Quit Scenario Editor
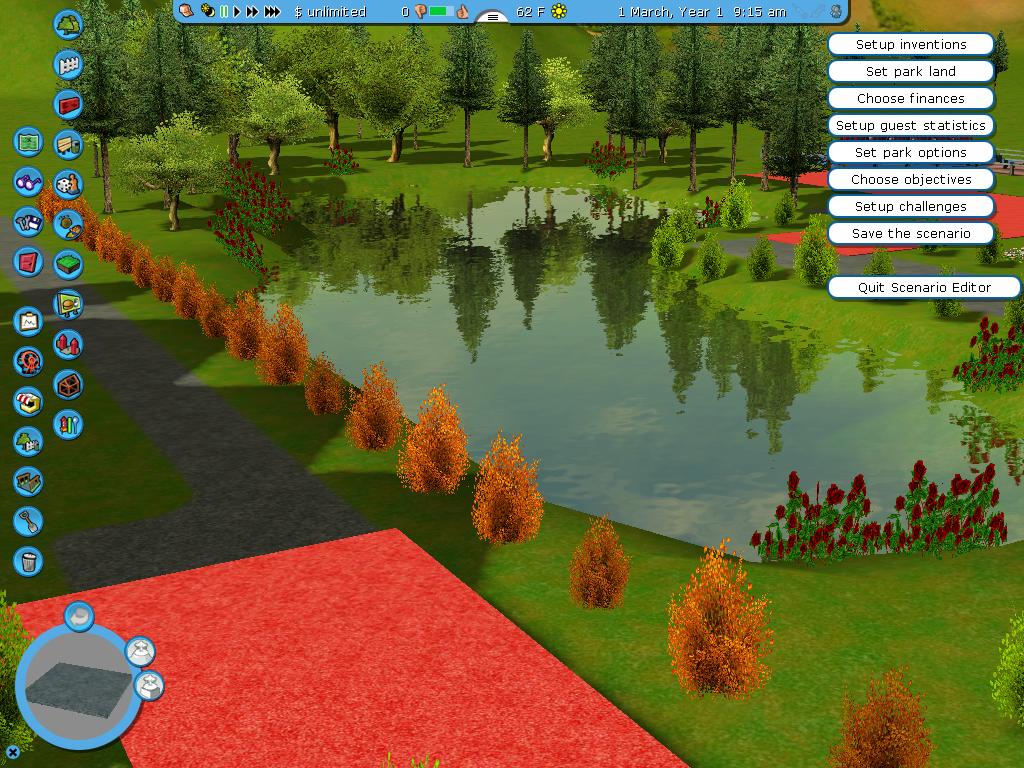The height and width of the screenshot is (768, 1024). tap(923, 287)
